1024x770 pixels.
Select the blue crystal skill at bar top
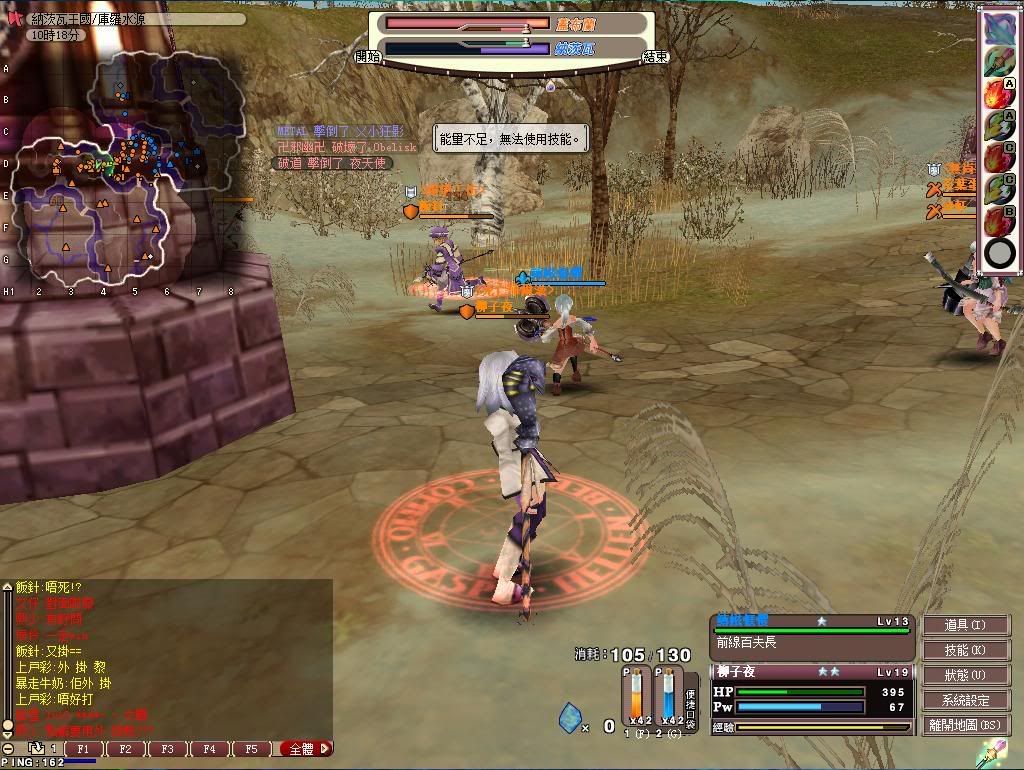999,30
